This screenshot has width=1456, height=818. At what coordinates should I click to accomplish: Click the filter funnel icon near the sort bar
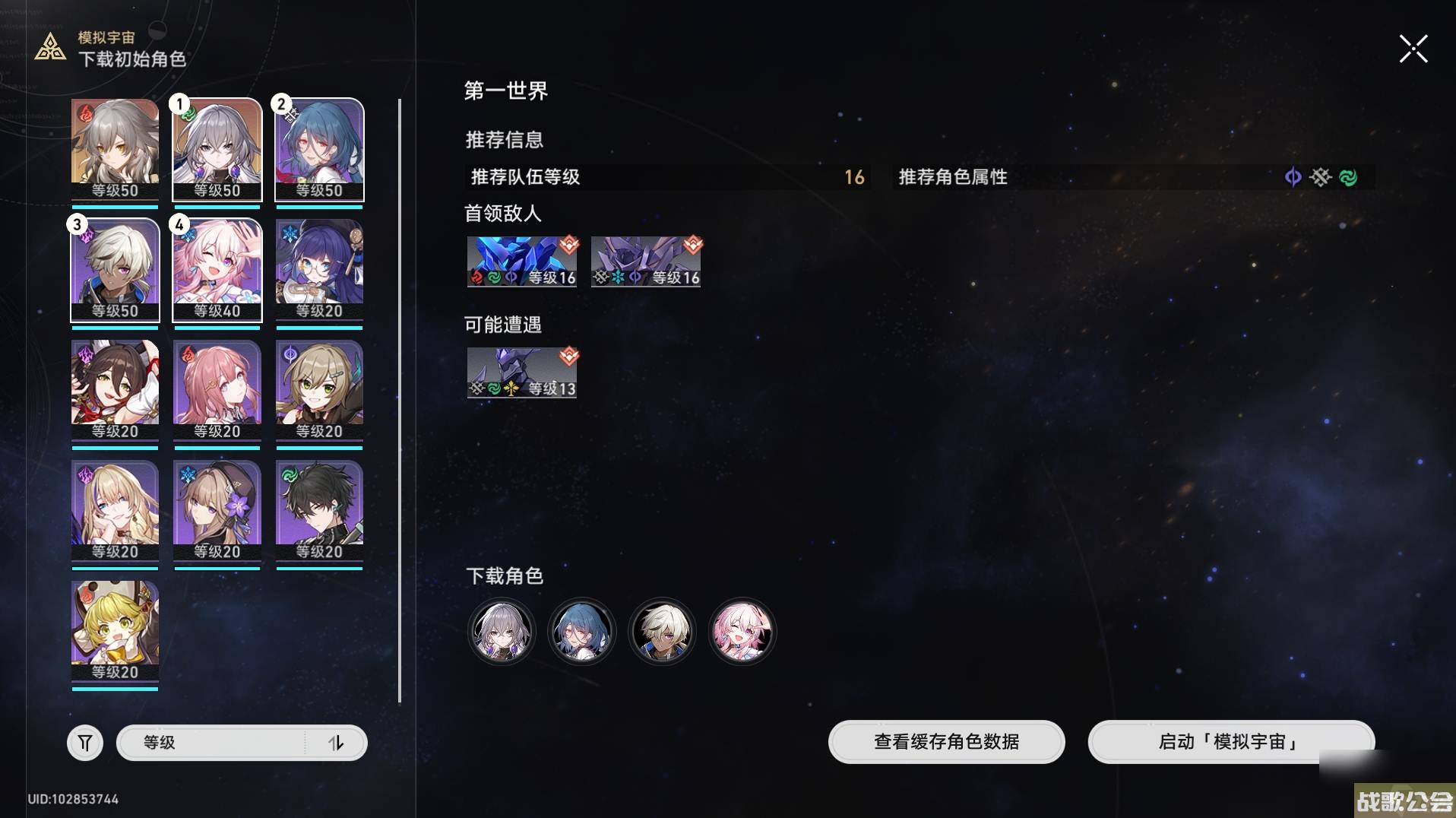pos(85,743)
